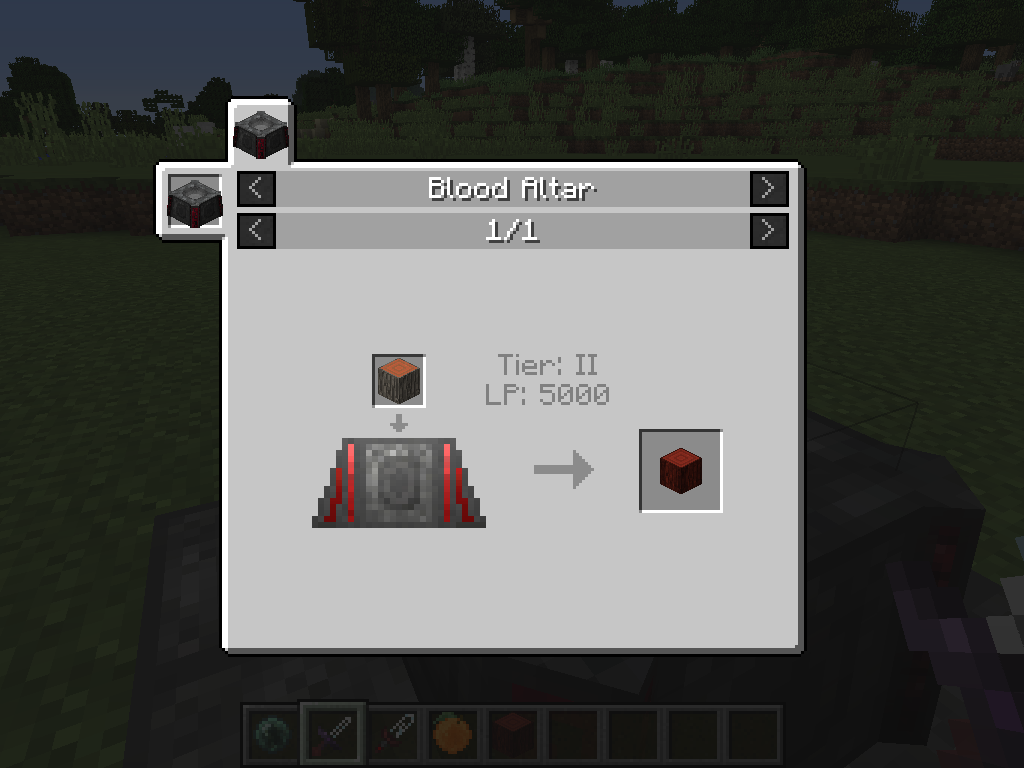Screen dimensions: 1024x768
Task: Go to next recipe category beside Blood Altar title
Action: [768, 188]
